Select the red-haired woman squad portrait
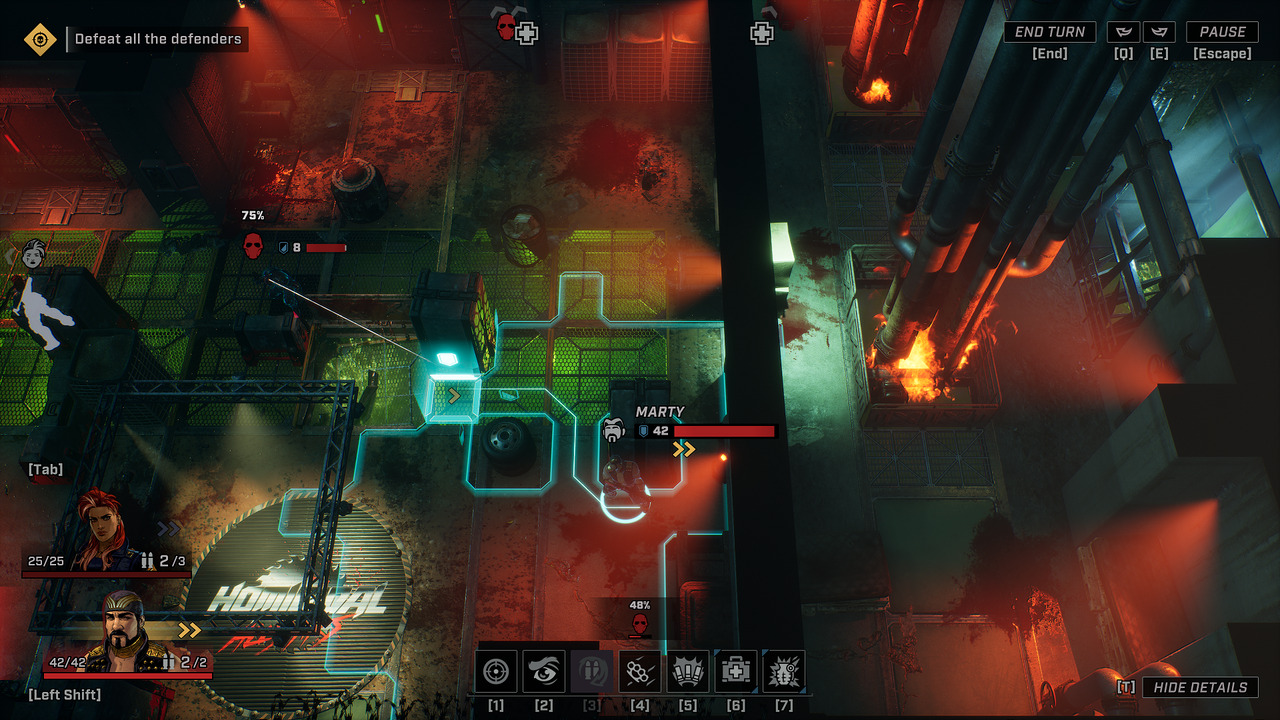1280x720 pixels. click(106, 532)
